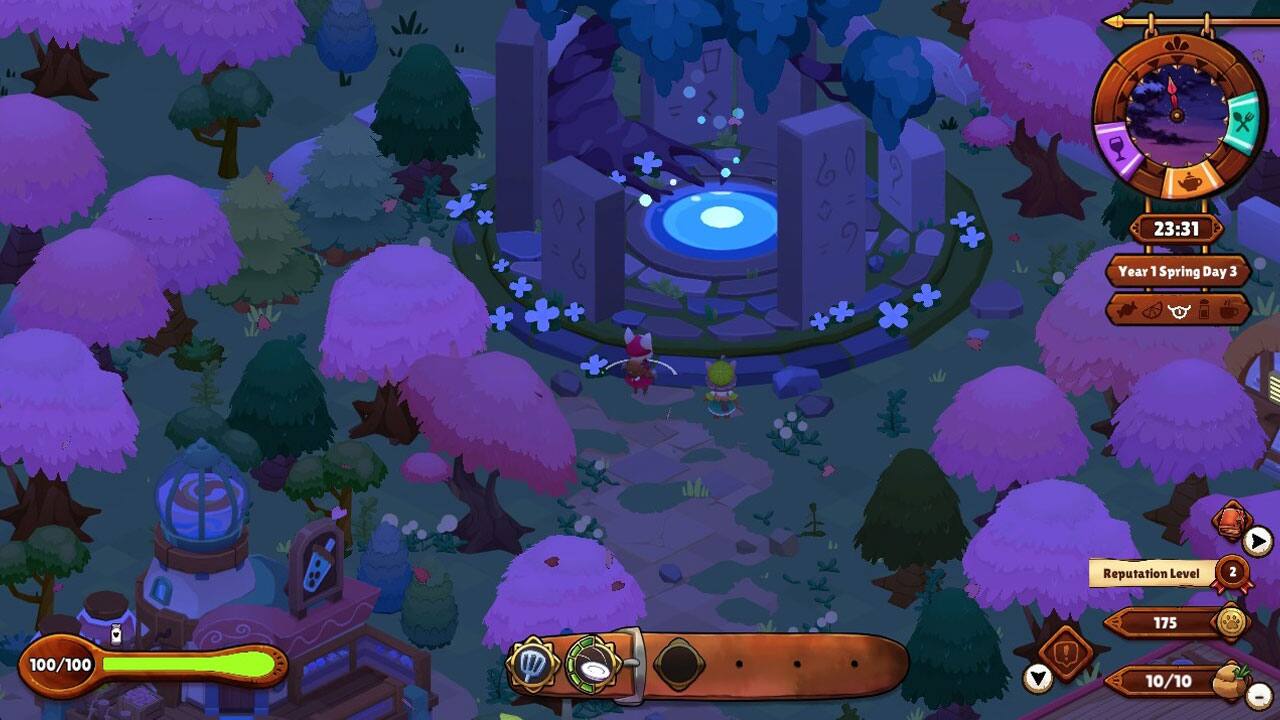Screen dimensions: 1280x720
Task: Click the coffee cup icon below the date
Action: point(1228,310)
